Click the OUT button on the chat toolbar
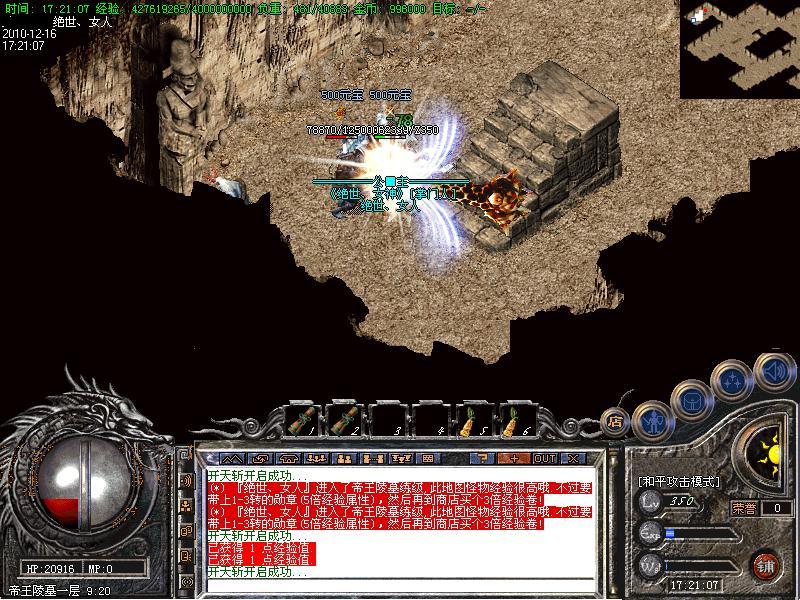The image size is (800, 600). click(544, 458)
